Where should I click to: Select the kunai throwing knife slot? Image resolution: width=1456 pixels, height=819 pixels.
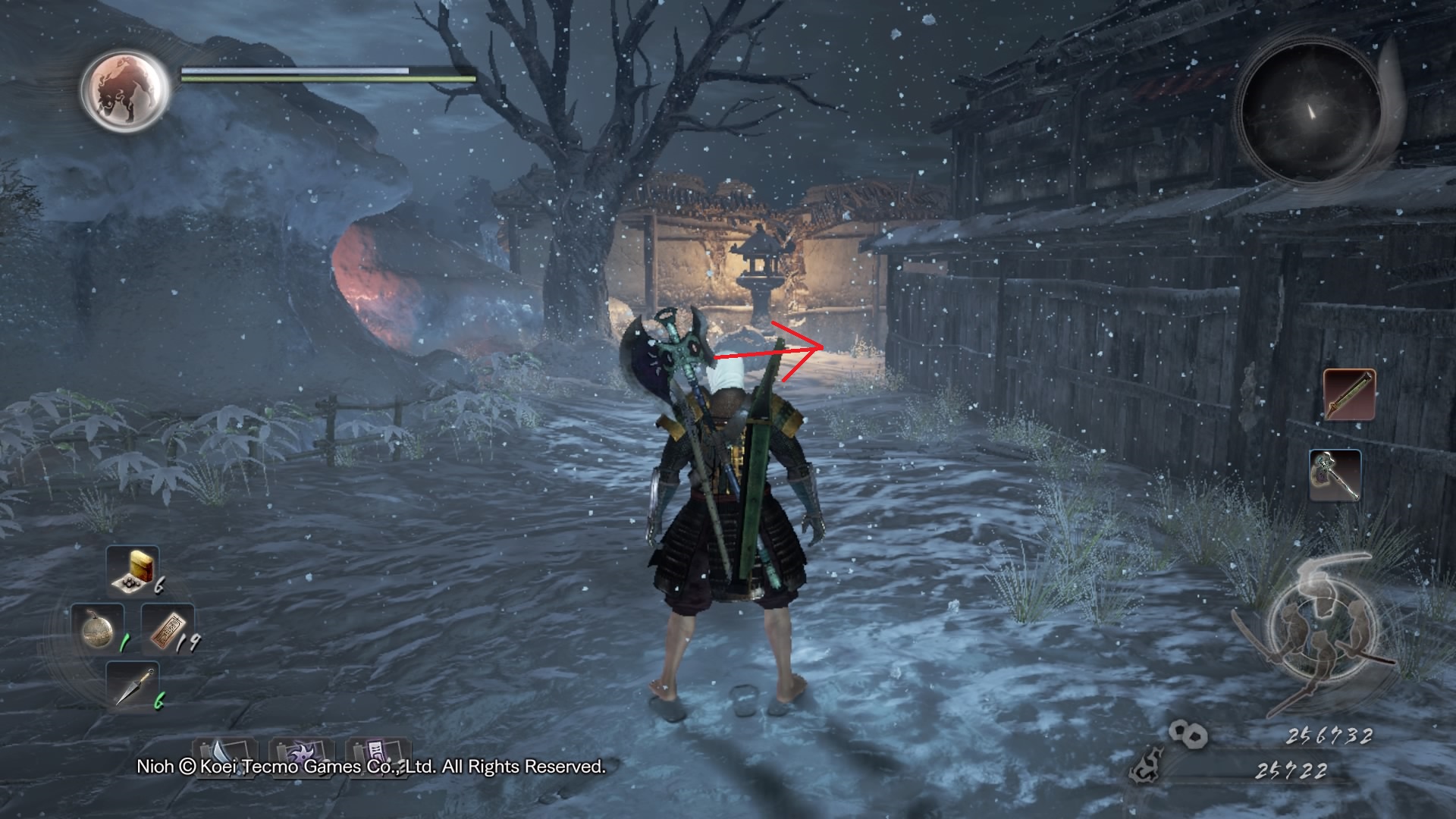[x=133, y=686]
